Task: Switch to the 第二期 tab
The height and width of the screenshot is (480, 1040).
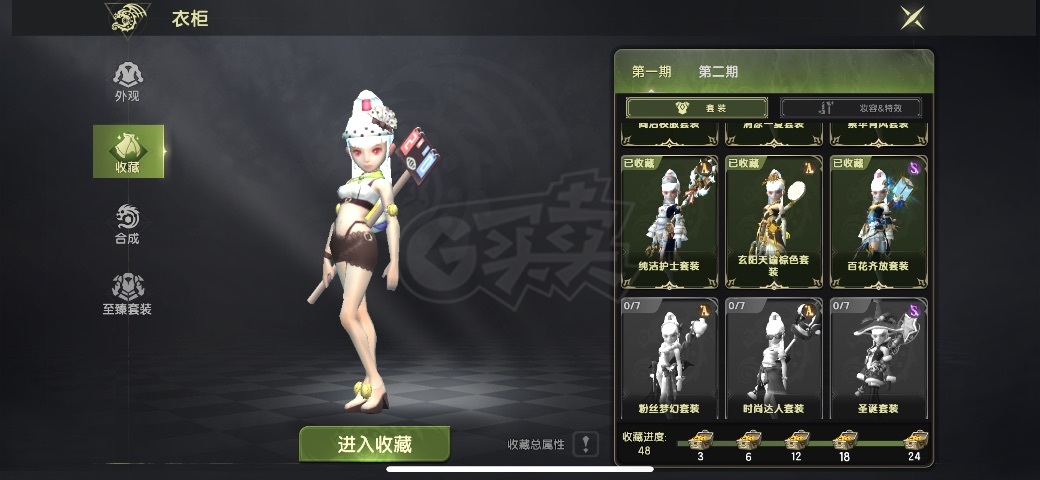Action: [x=718, y=72]
